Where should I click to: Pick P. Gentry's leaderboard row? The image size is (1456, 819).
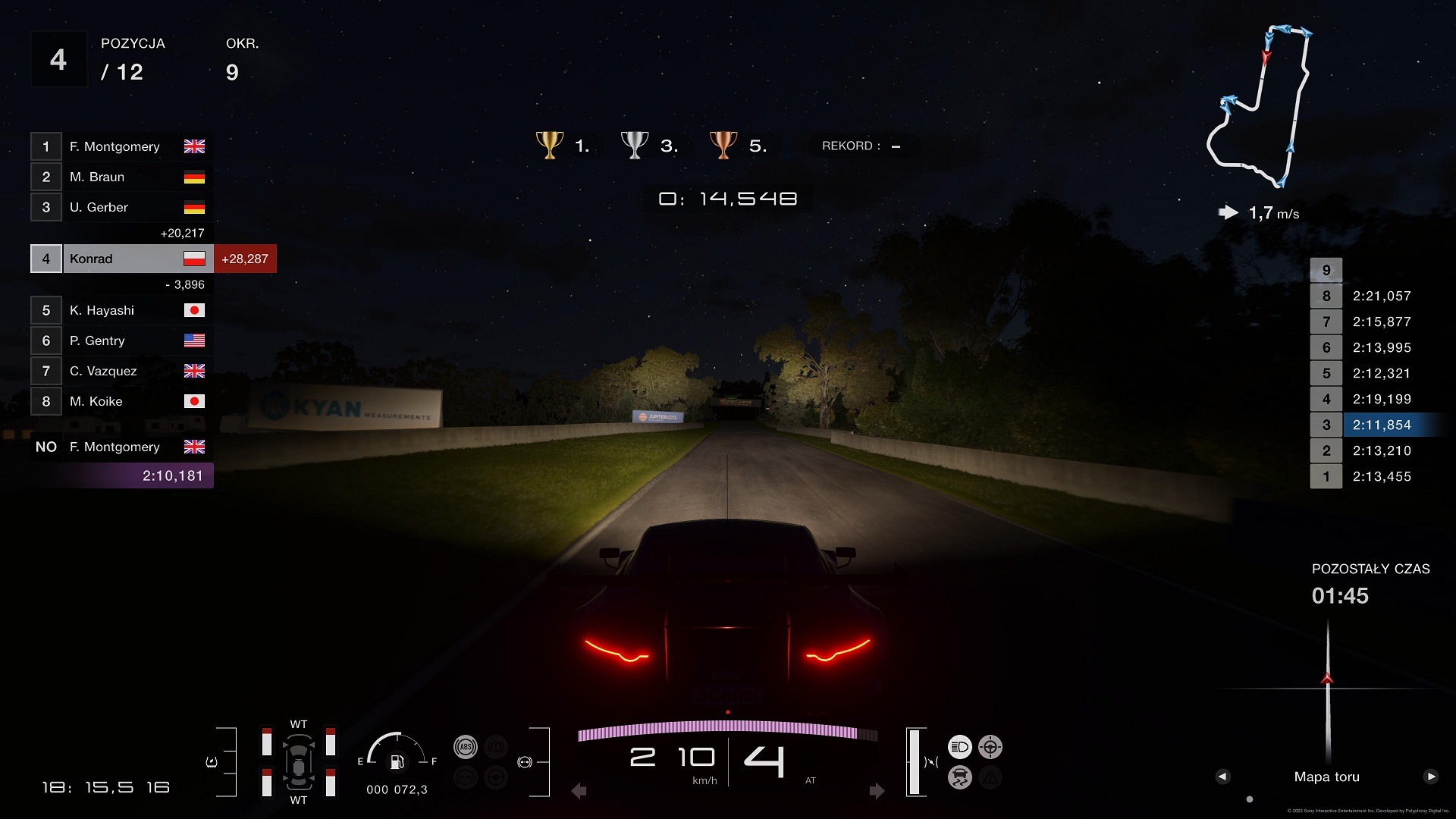121,340
